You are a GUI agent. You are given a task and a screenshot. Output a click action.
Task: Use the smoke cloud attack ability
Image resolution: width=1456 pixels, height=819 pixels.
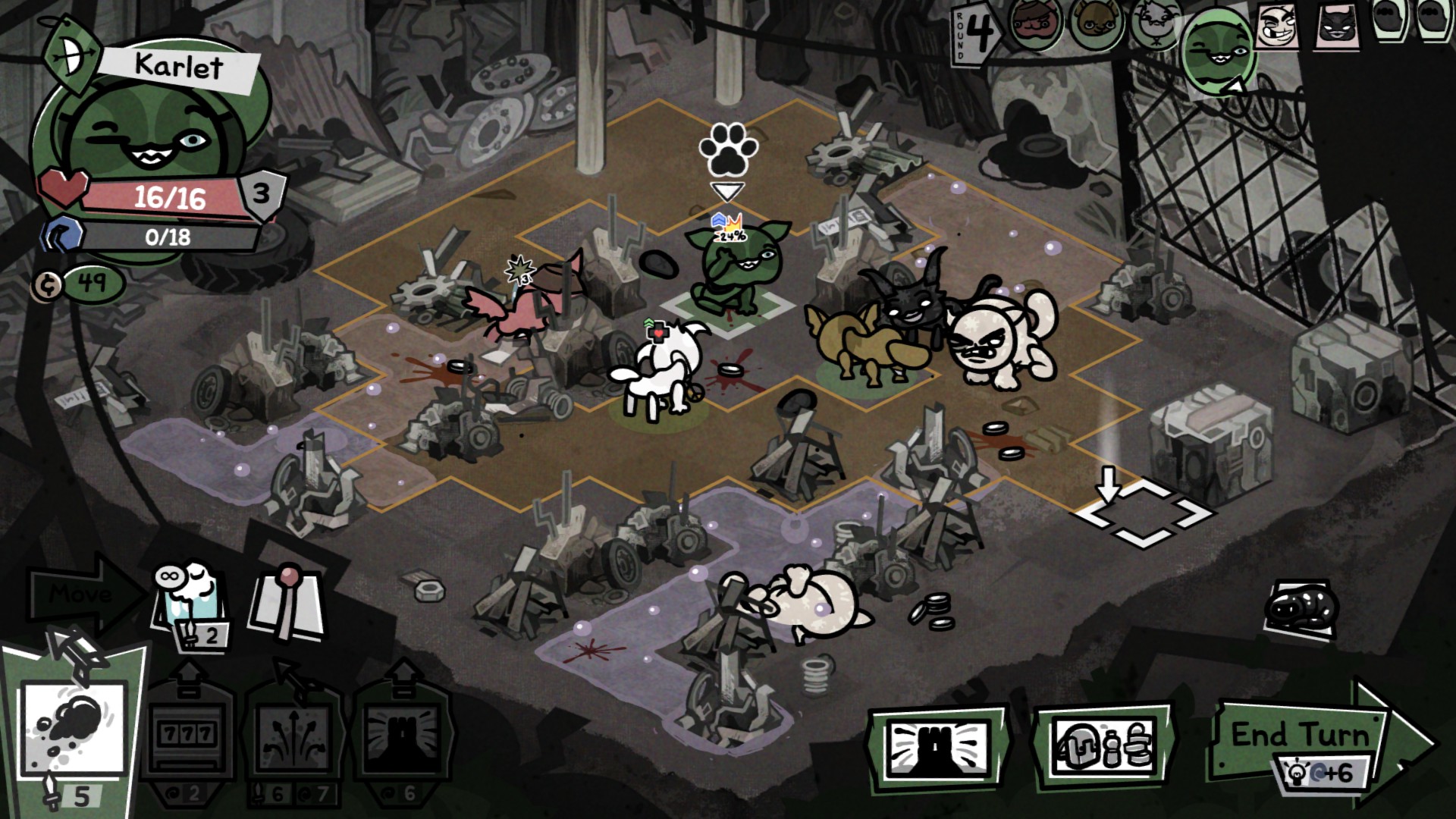click(x=74, y=730)
